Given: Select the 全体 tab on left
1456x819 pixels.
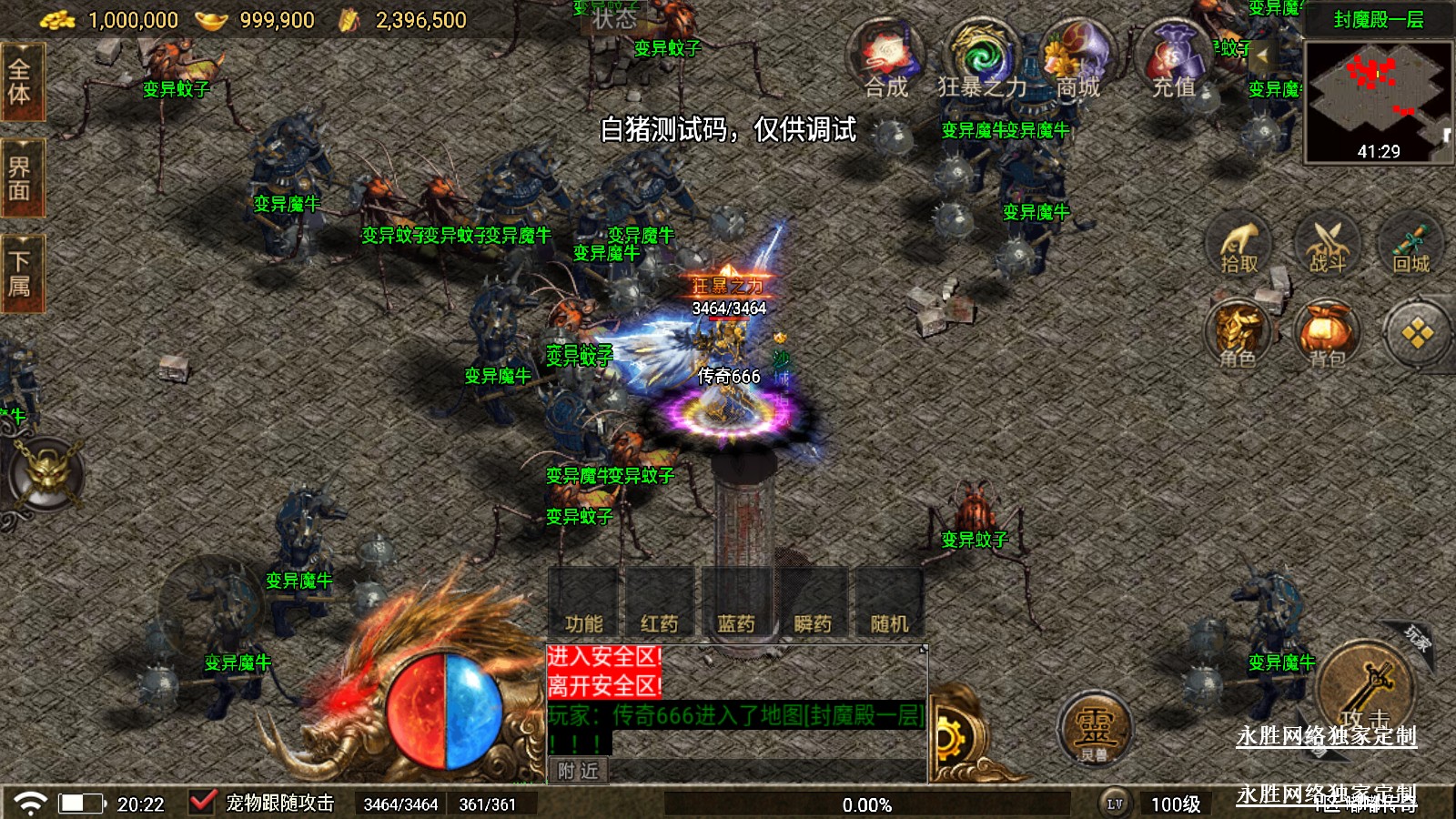Looking at the screenshot, I should point(20,82).
